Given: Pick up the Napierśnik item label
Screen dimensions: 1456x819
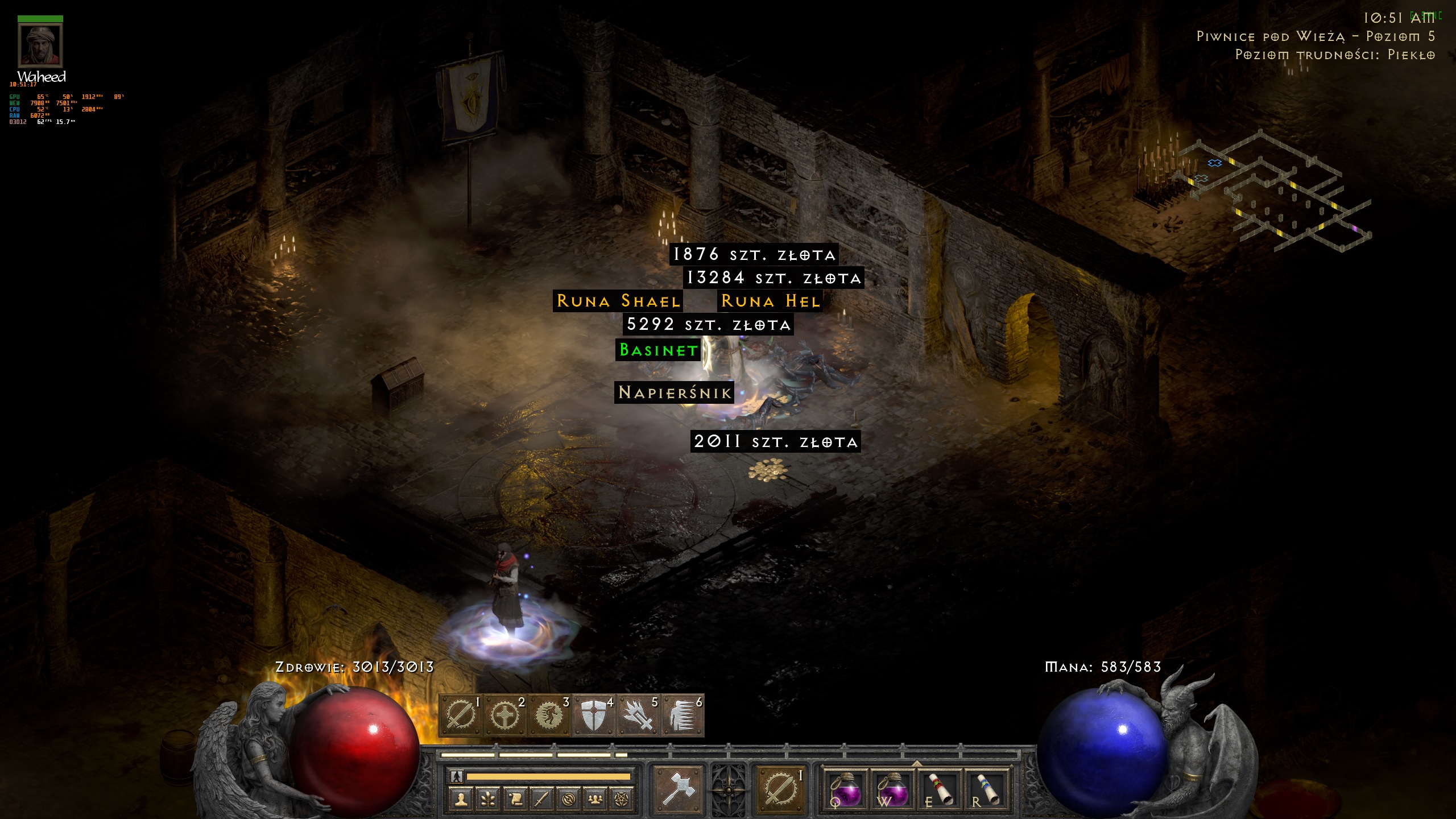Looking at the screenshot, I should [x=675, y=392].
